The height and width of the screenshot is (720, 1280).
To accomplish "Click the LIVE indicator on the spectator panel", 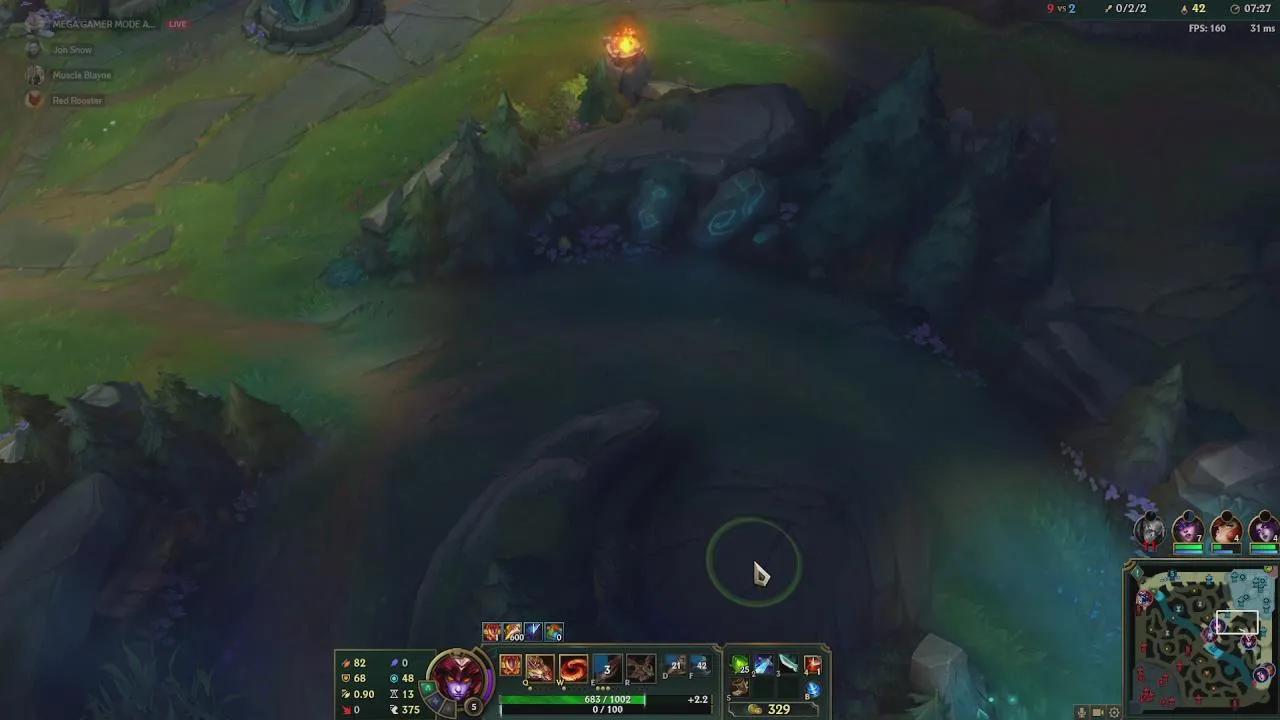I will click(177, 23).
